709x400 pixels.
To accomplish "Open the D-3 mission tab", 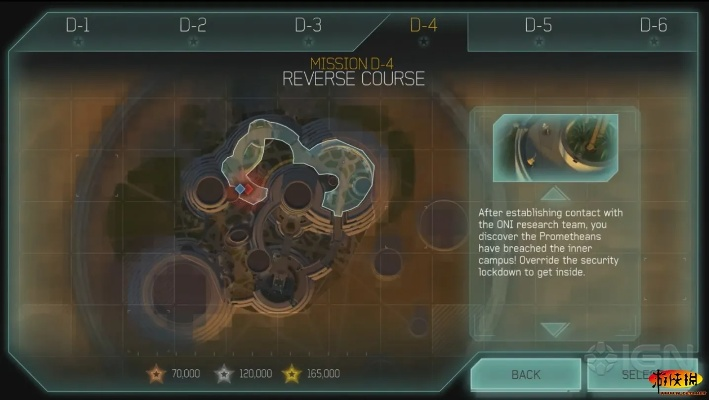I will [308, 26].
